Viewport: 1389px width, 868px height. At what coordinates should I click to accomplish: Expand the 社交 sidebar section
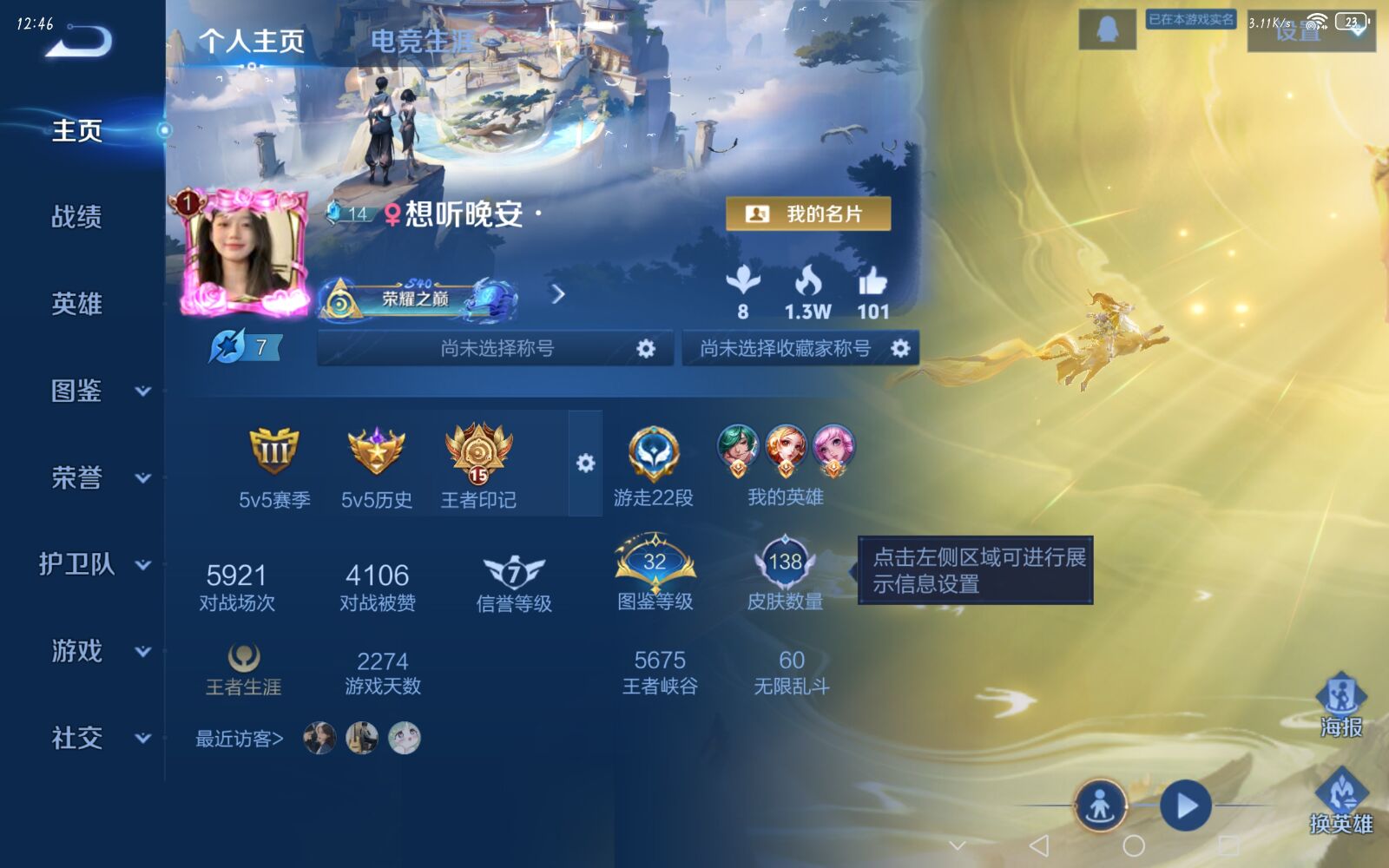click(82, 740)
